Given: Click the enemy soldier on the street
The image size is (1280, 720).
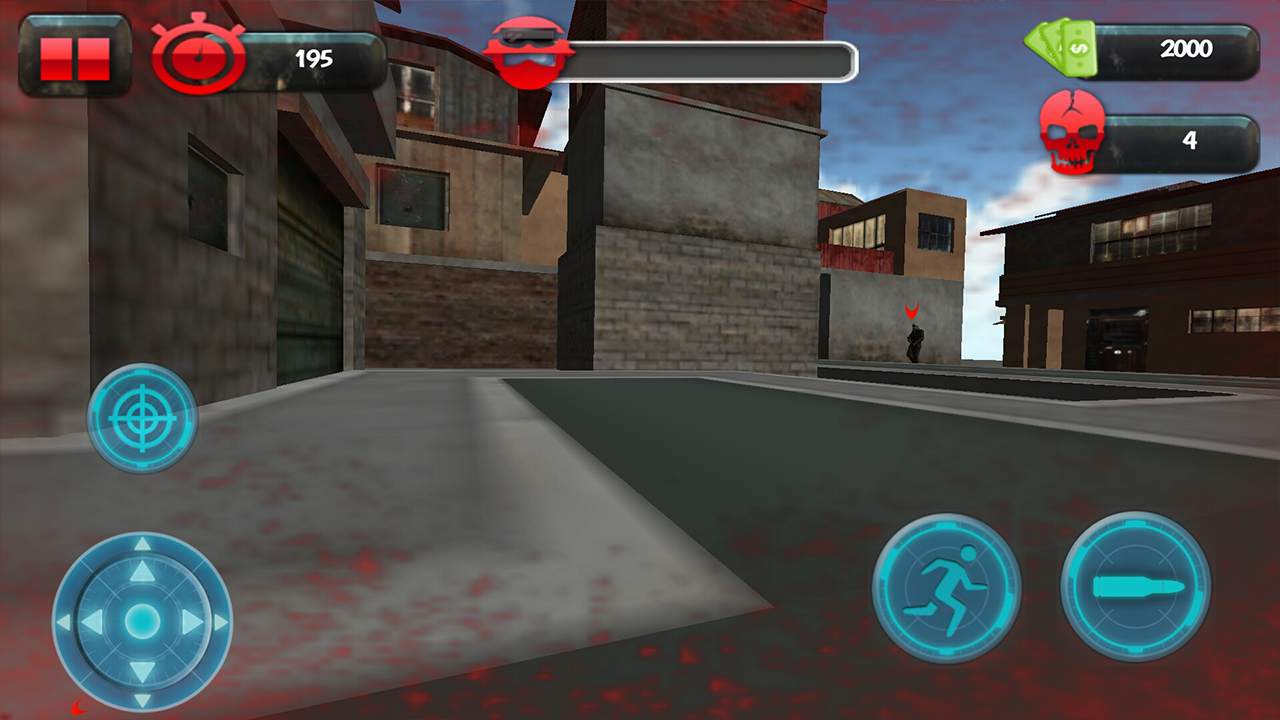Looking at the screenshot, I should pyautogui.click(x=916, y=344).
